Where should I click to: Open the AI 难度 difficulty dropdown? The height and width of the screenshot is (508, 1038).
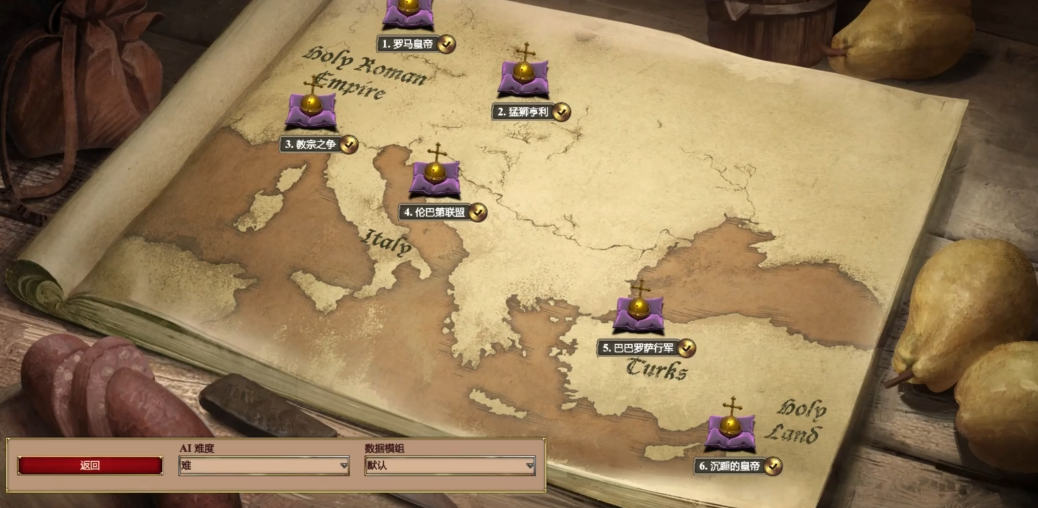point(264,466)
